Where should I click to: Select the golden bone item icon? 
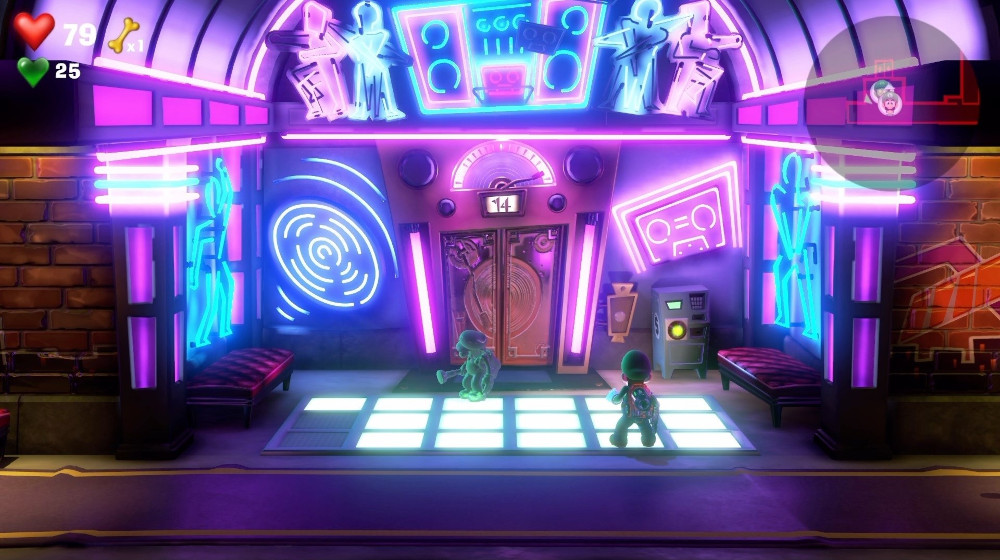point(122,34)
